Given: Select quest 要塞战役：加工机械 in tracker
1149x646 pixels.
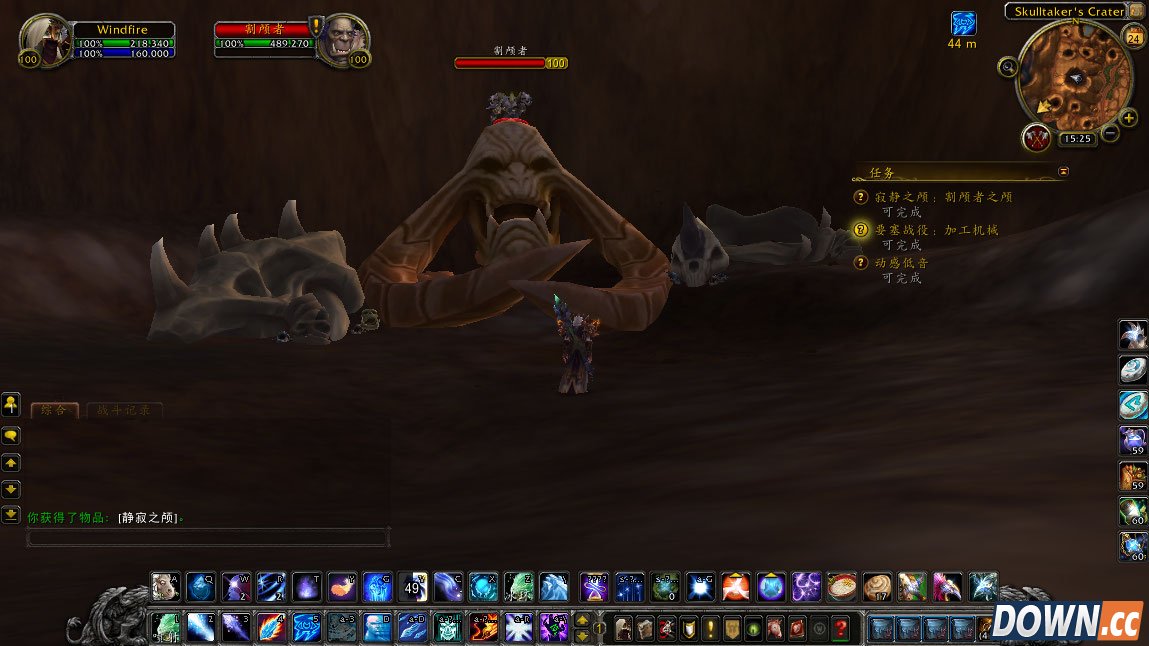Looking at the screenshot, I should 936,230.
